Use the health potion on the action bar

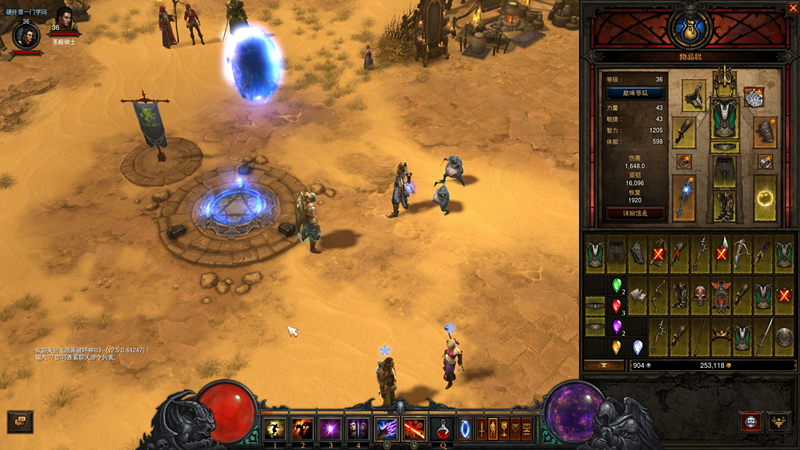(x=441, y=430)
